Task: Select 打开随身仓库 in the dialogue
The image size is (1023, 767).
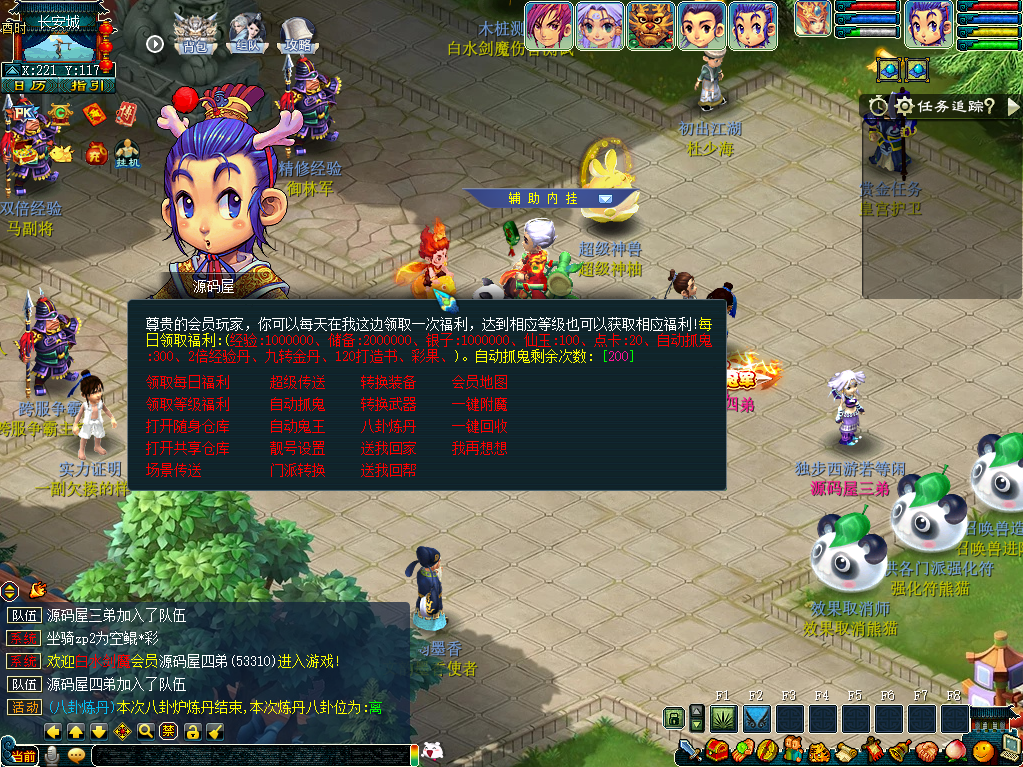Action: pyautogui.click(x=188, y=427)
